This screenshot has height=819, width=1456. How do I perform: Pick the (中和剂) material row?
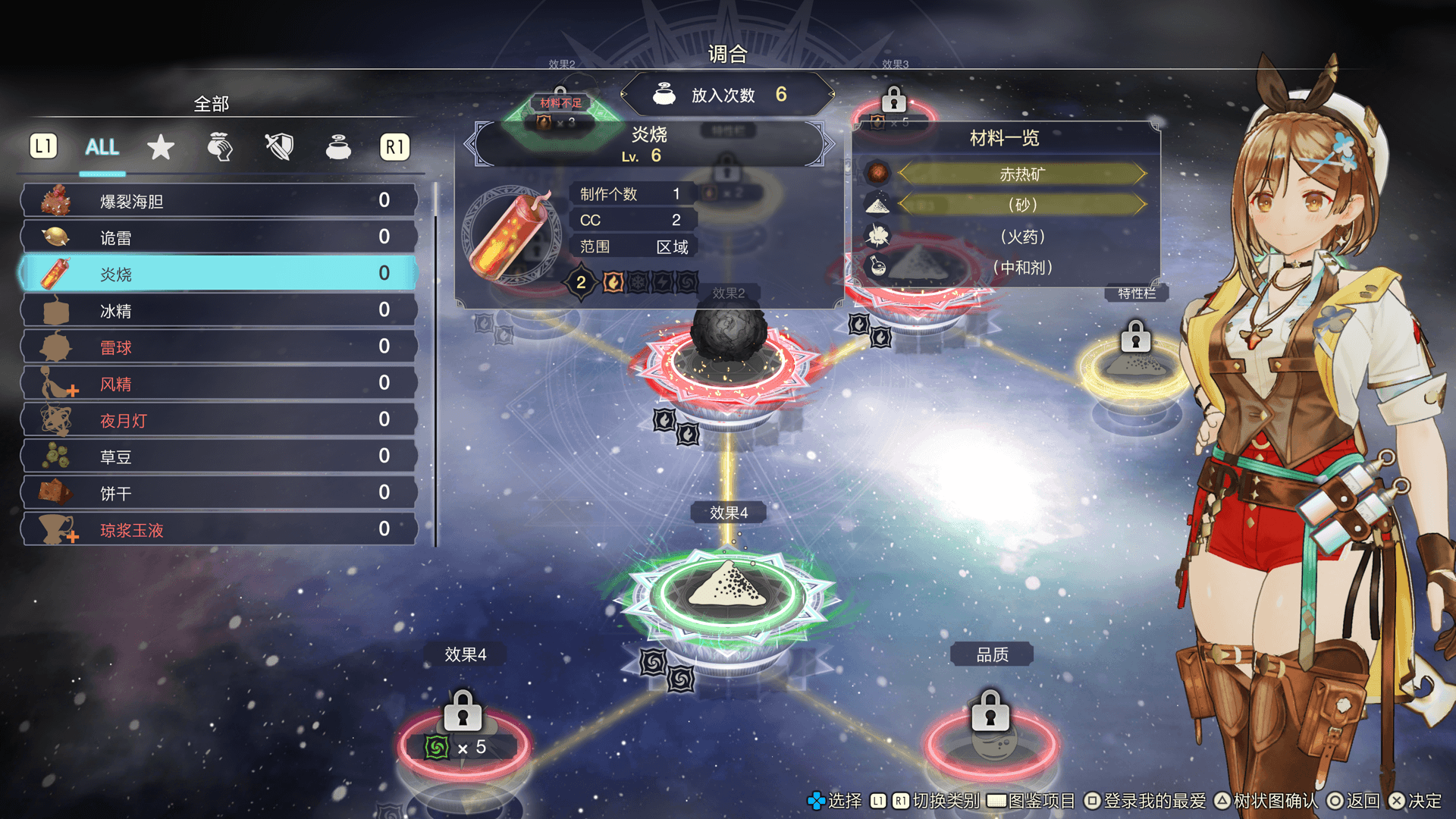(x=1021, y=268)
